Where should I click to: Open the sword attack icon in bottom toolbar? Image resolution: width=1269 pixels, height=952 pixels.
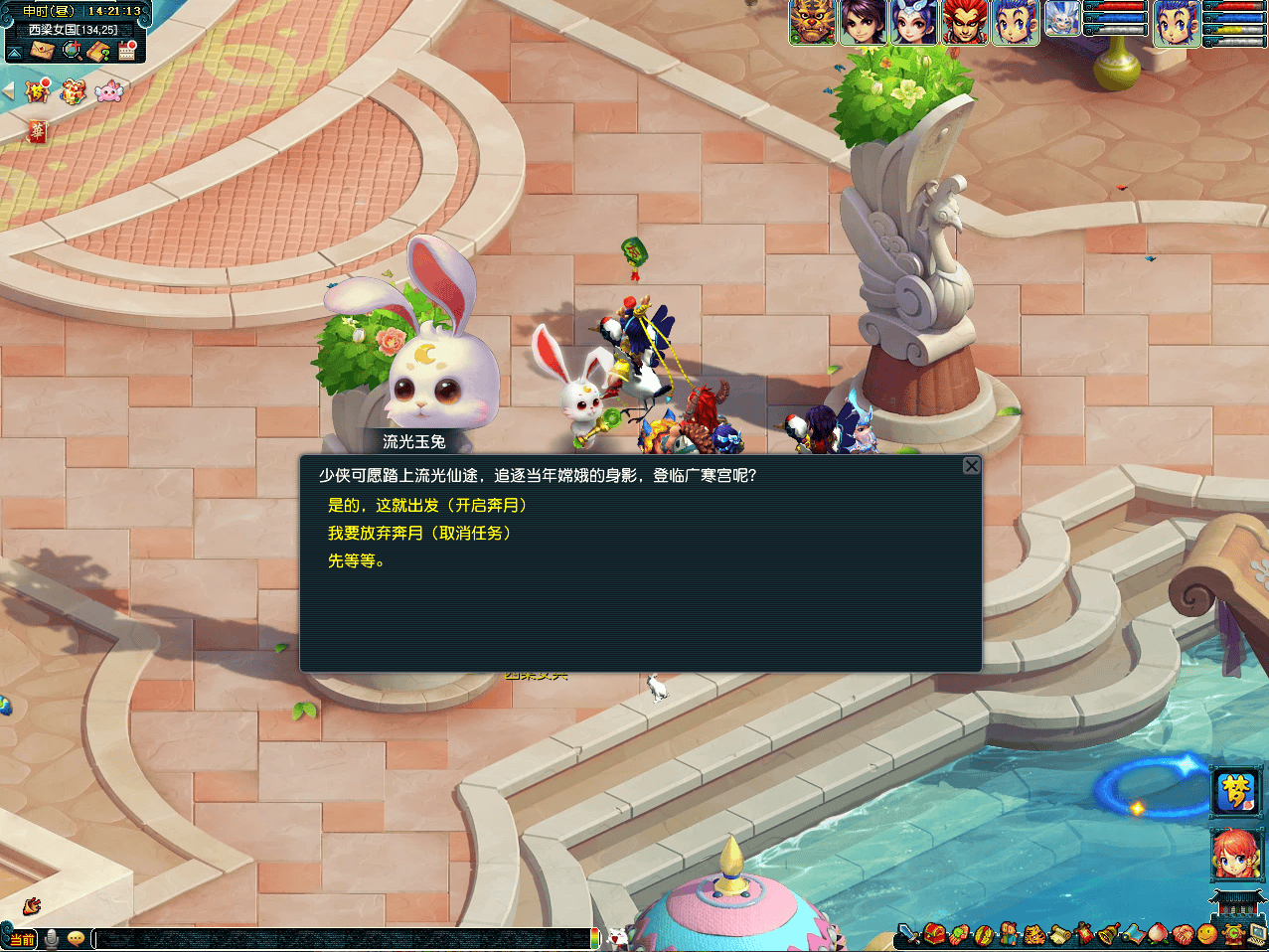(908, 934)
